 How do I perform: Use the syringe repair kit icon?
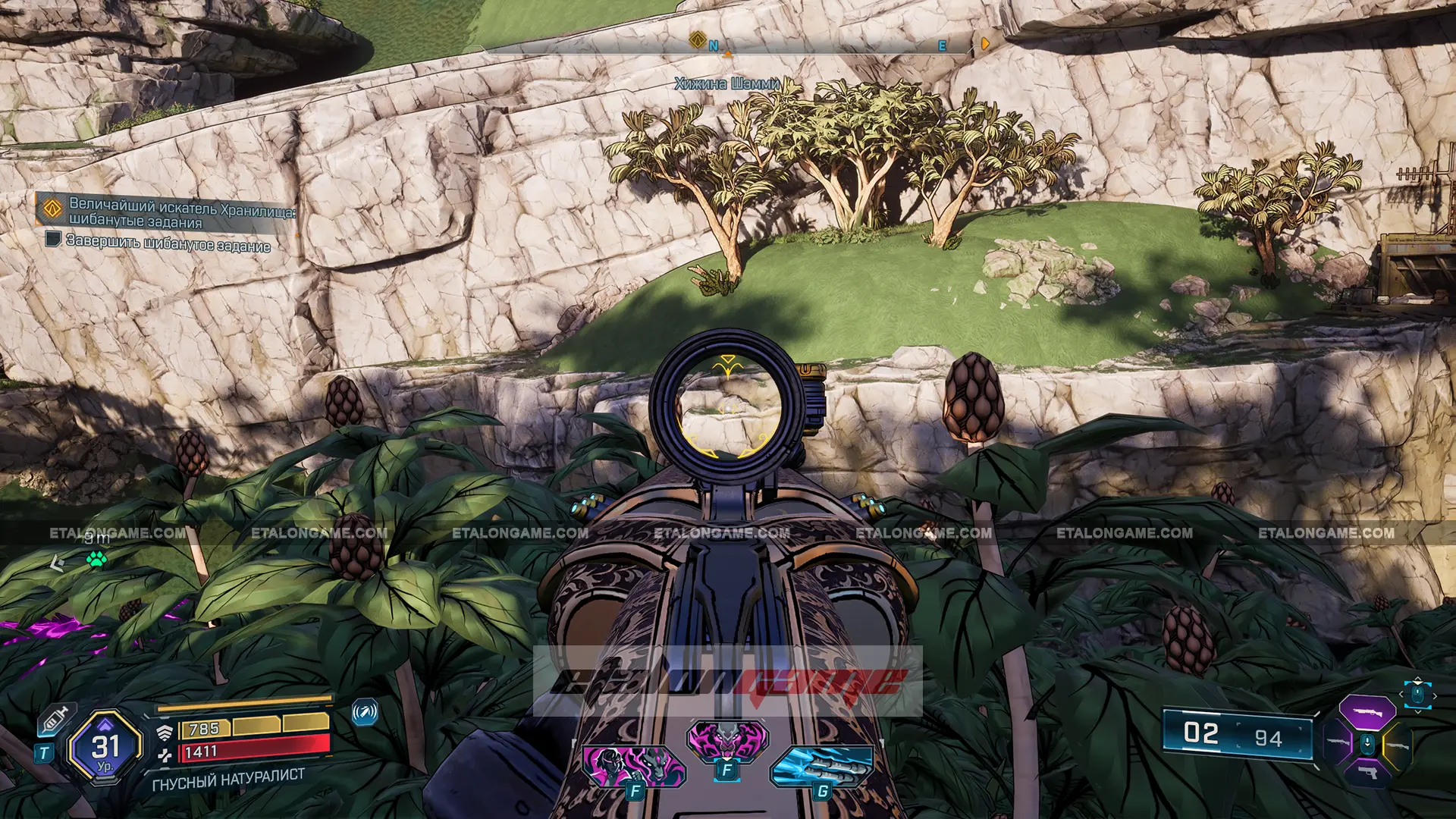[x=55, y=718]
